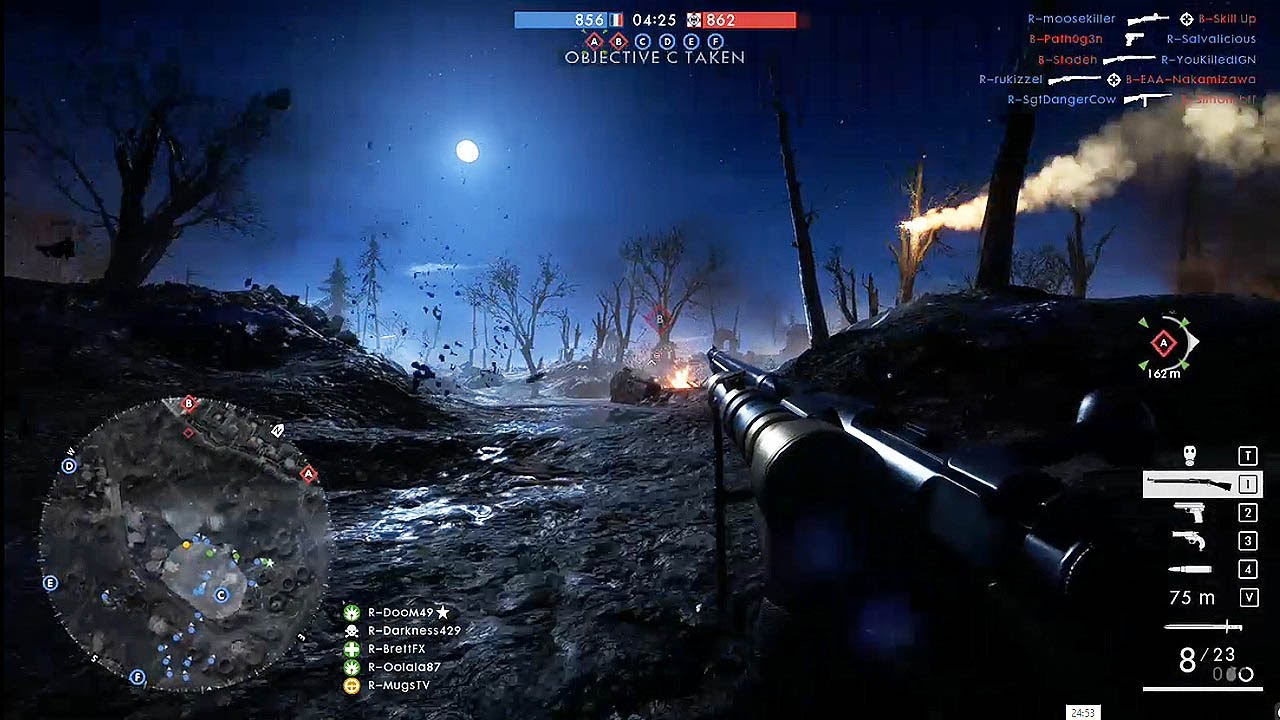Click the skull icon beside R-Darkness429
This screenshot has height=720, width=1280.
[352, 630]
